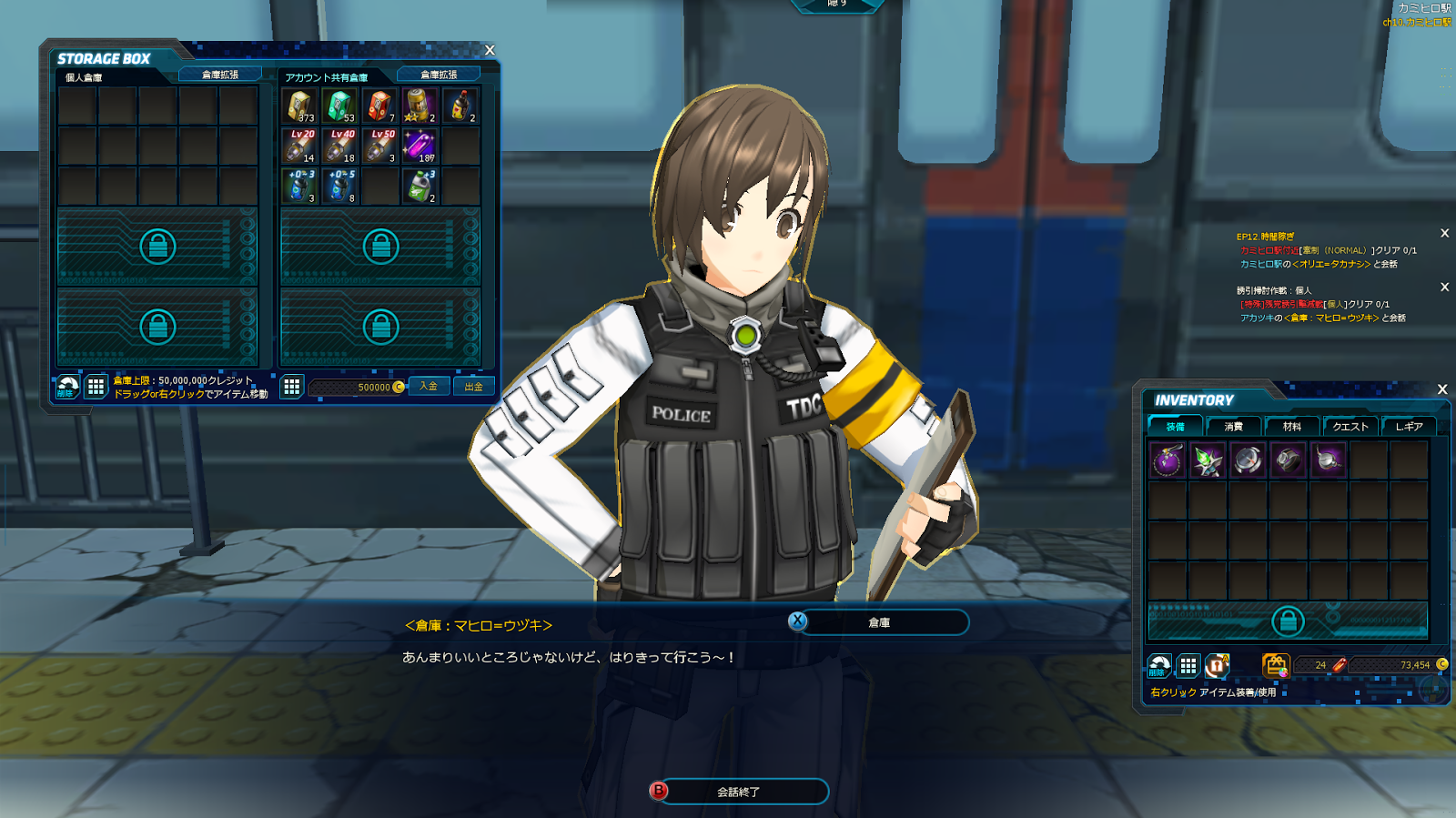Close the Inventory window
The width and height of the screenshot is (1456, 818).
pos(1441,389)
